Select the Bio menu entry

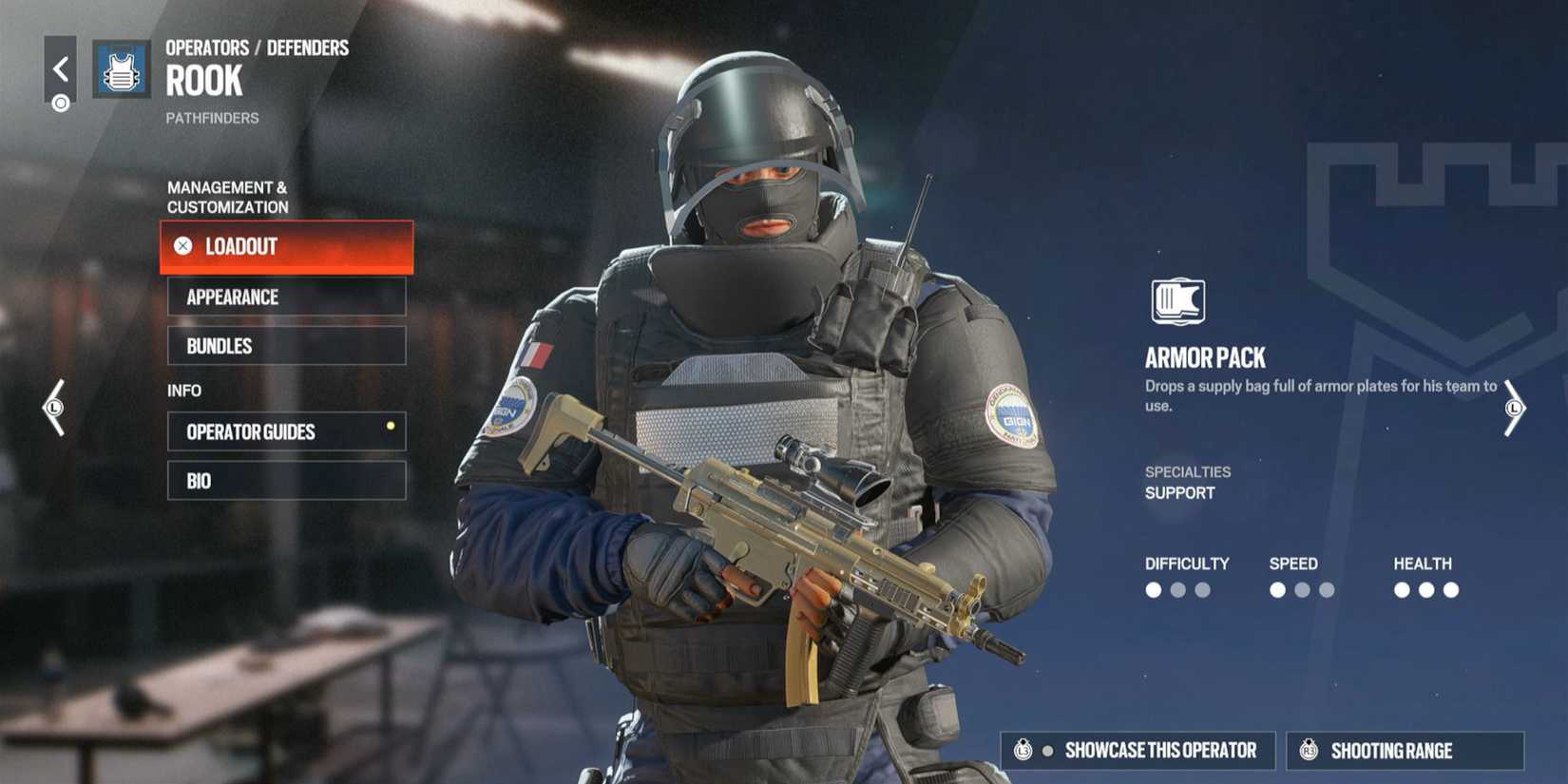(286, 481)
